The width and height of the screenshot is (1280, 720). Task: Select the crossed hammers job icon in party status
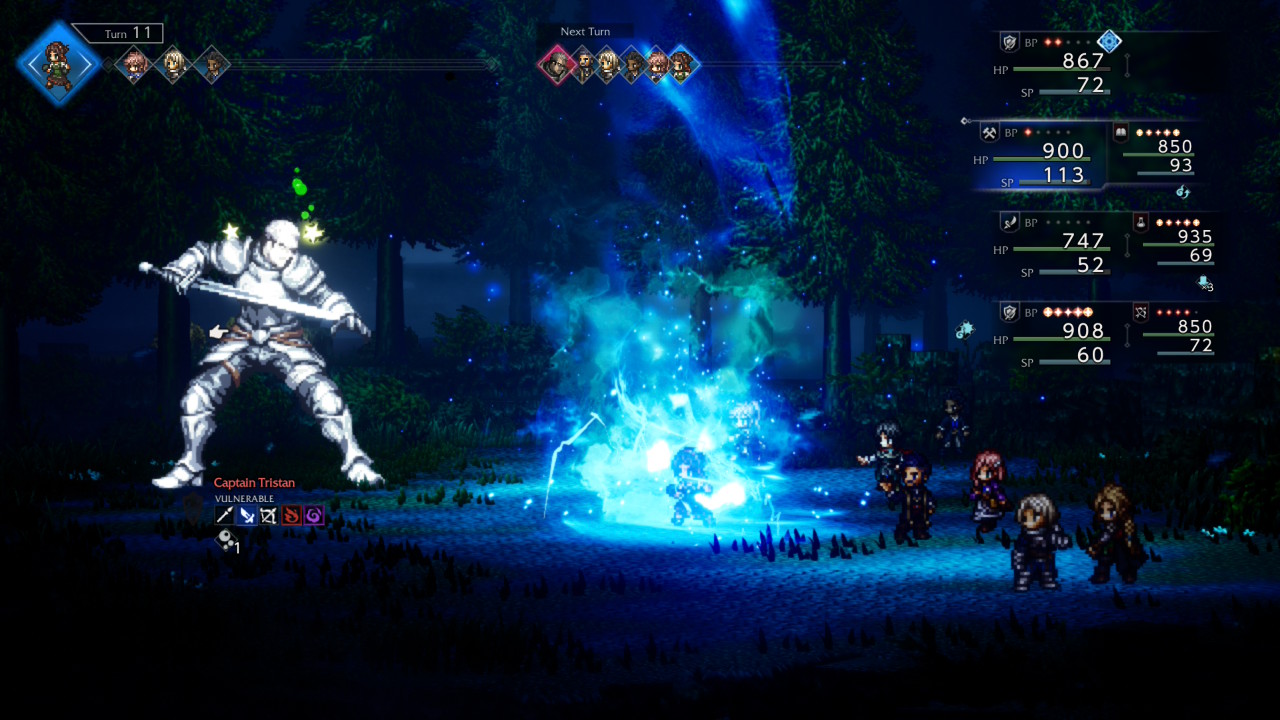[989, 132]
